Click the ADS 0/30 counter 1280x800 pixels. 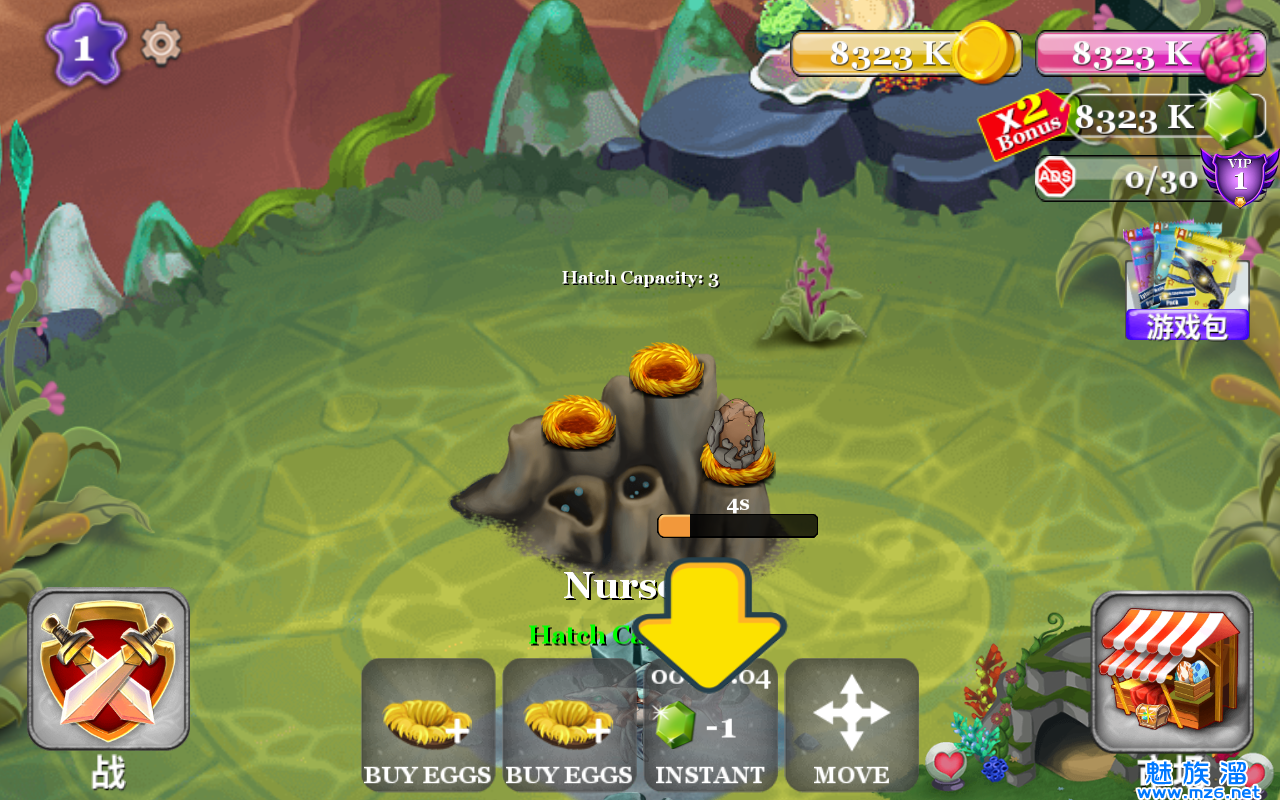(x=1120, y=179)
